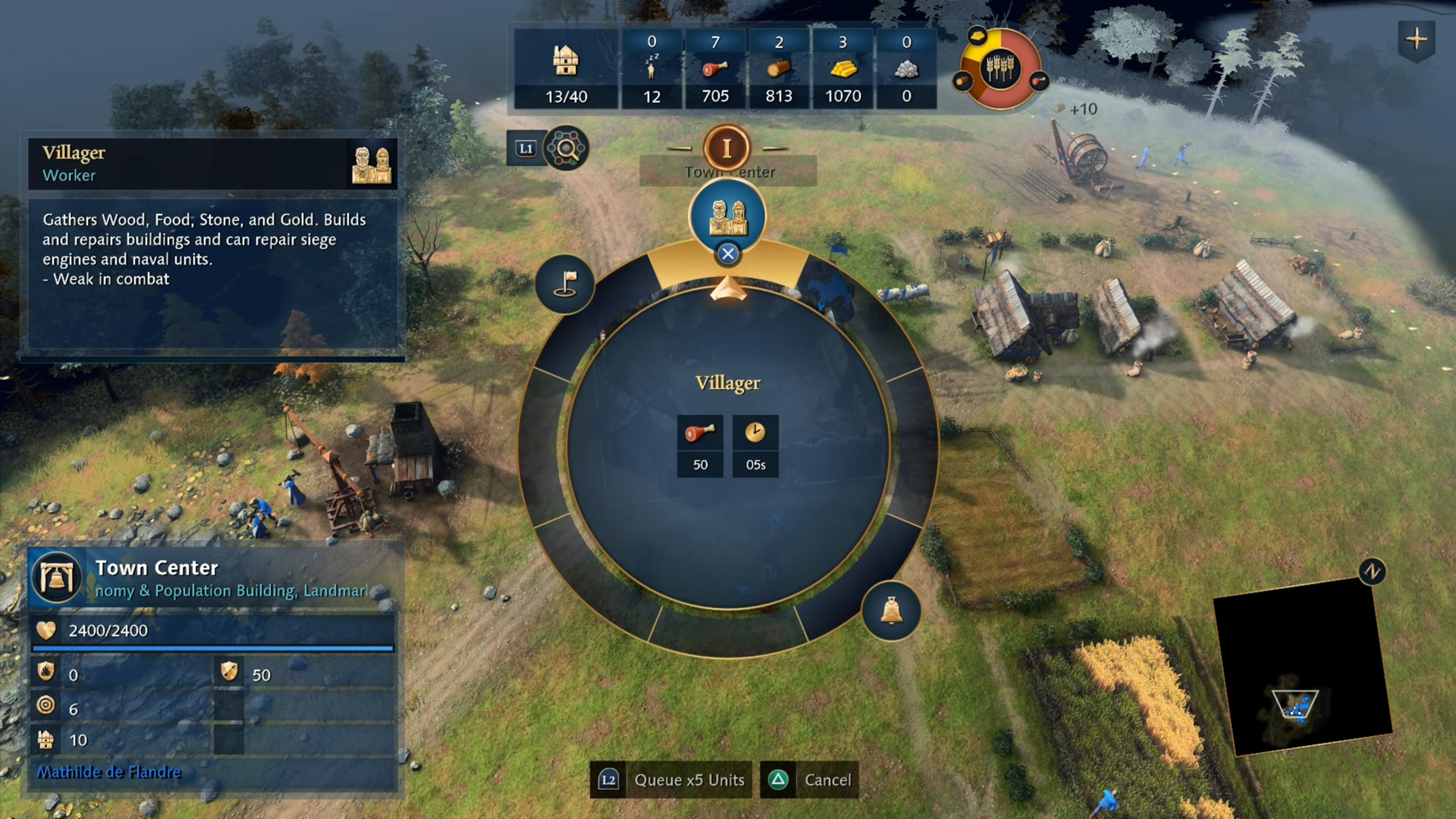Show wood villagers in the resource bar
This screenshot has height=819, width=1456.
tap(779, 70)
